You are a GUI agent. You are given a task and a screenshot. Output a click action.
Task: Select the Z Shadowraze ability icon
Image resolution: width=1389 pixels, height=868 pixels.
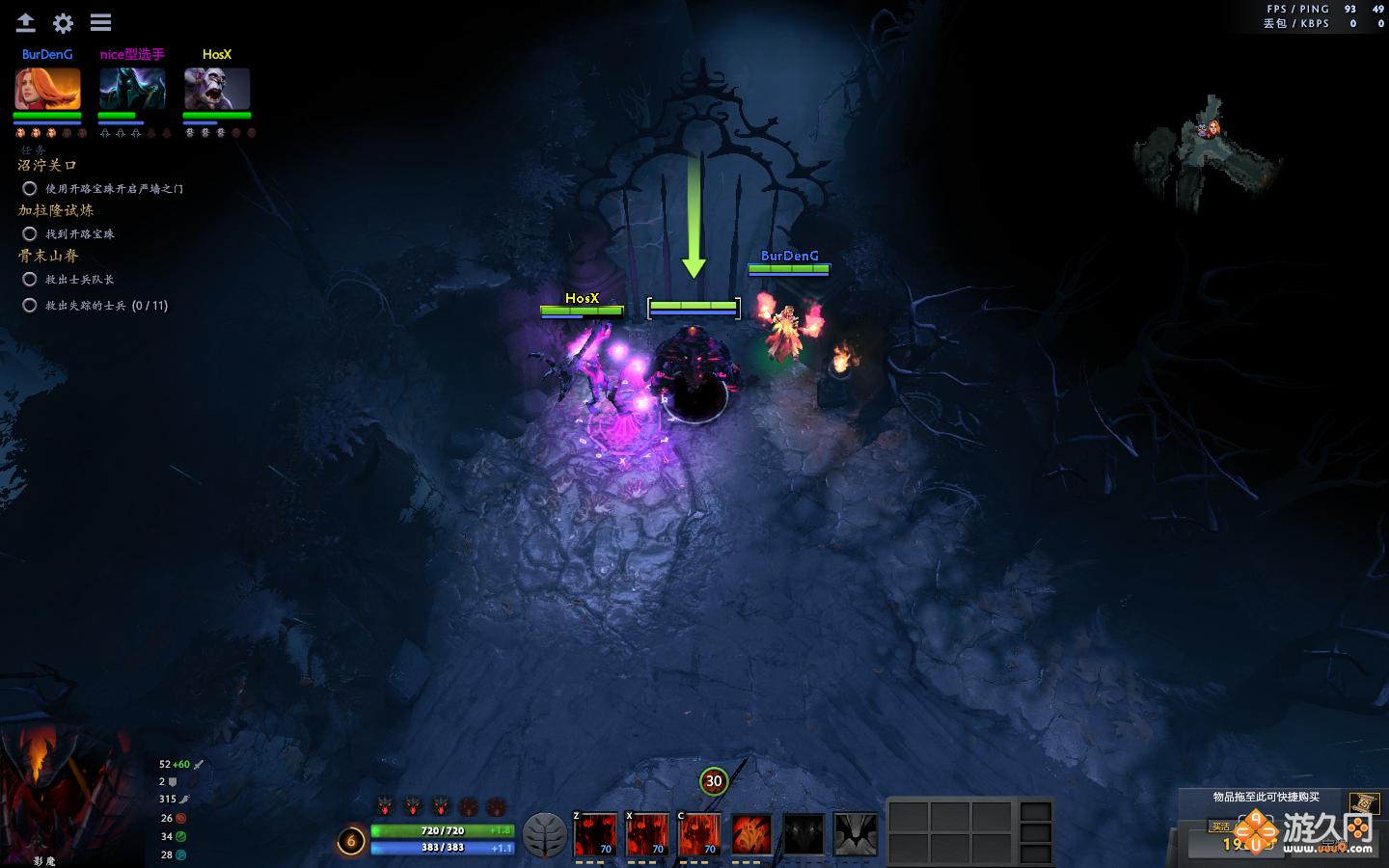tap(593, 831)
